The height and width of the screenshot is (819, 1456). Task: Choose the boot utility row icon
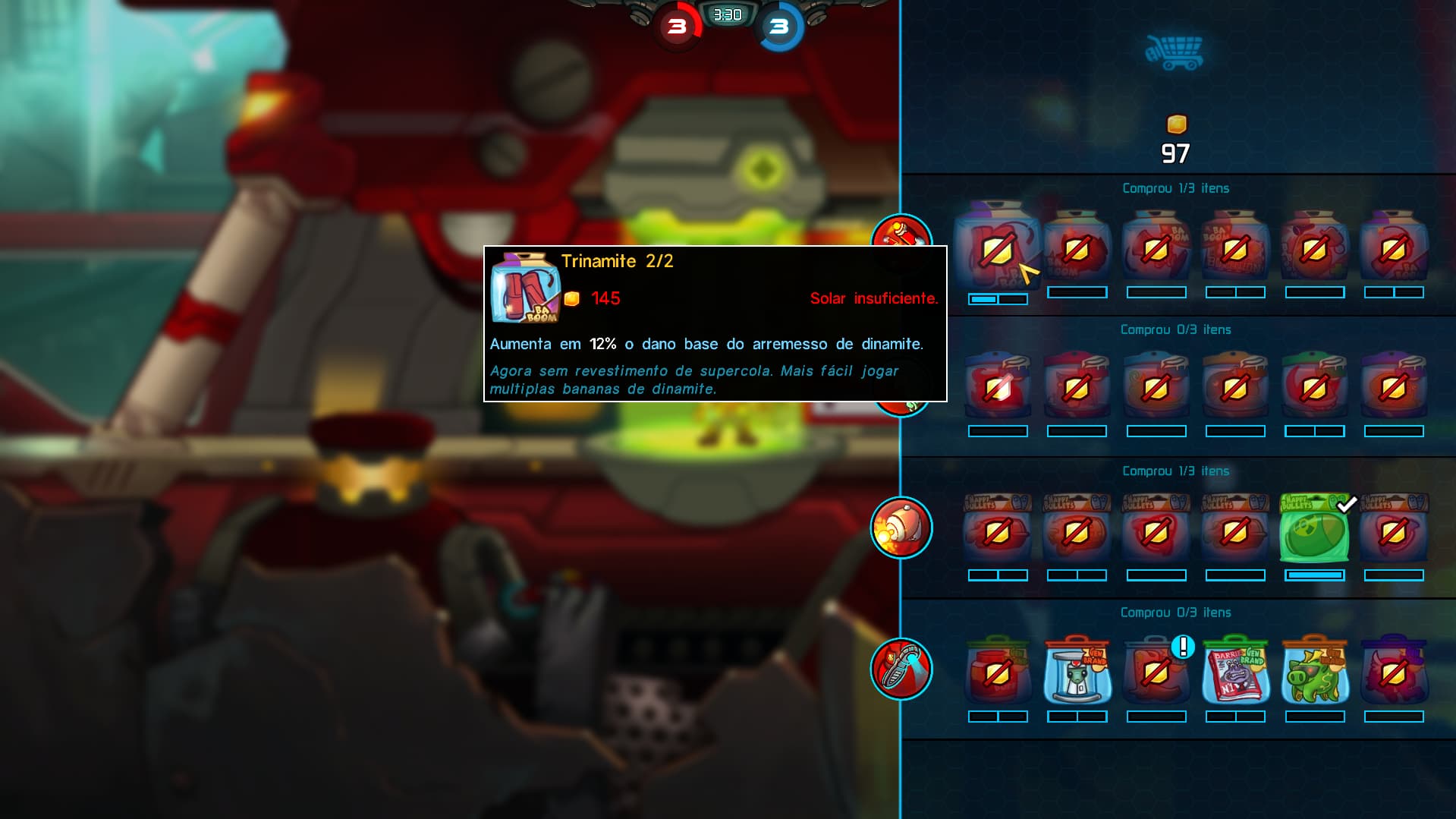pos(901,669)
